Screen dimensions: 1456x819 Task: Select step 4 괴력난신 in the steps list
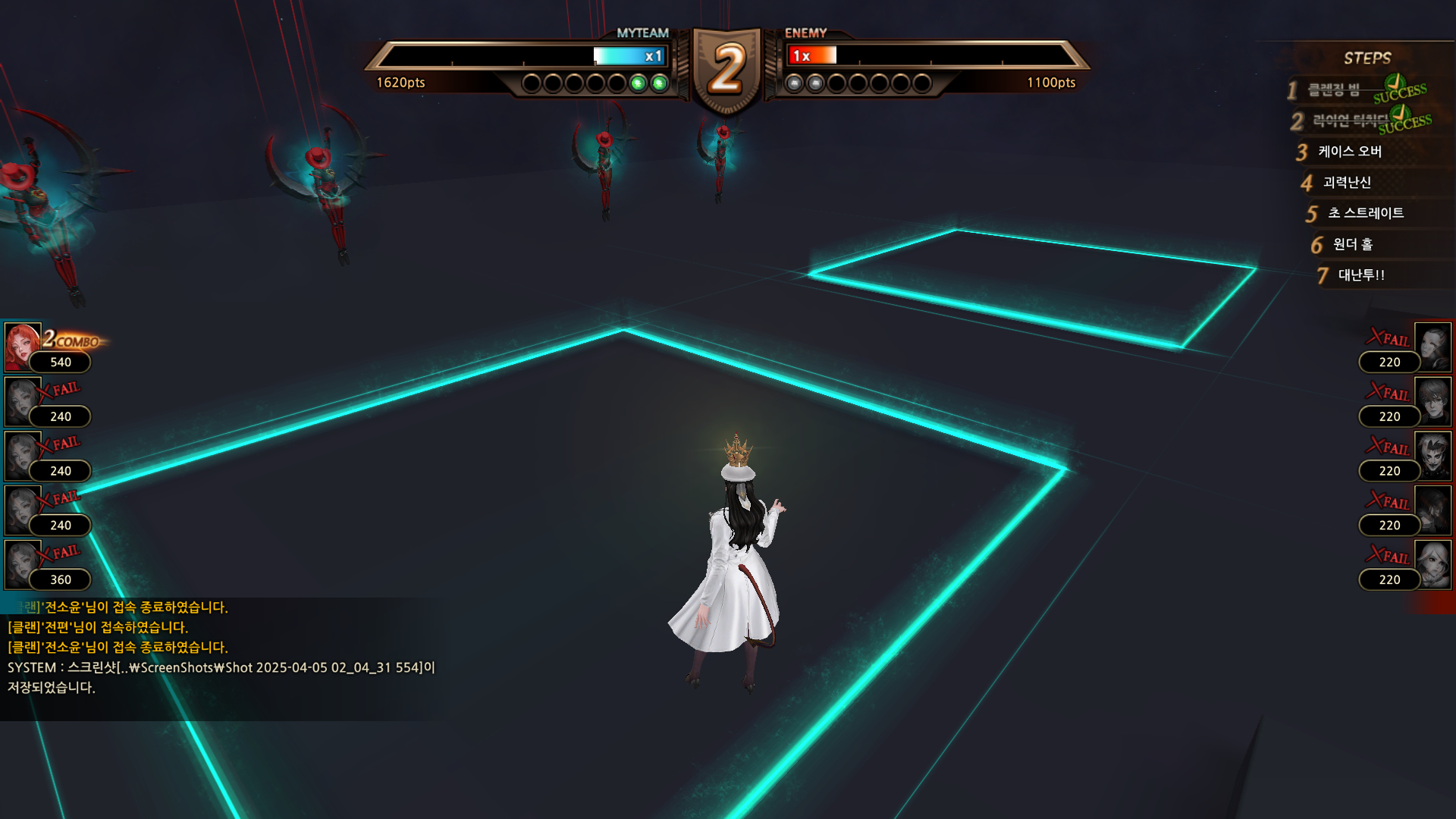pyautogui.click(x=1347, y=183)
